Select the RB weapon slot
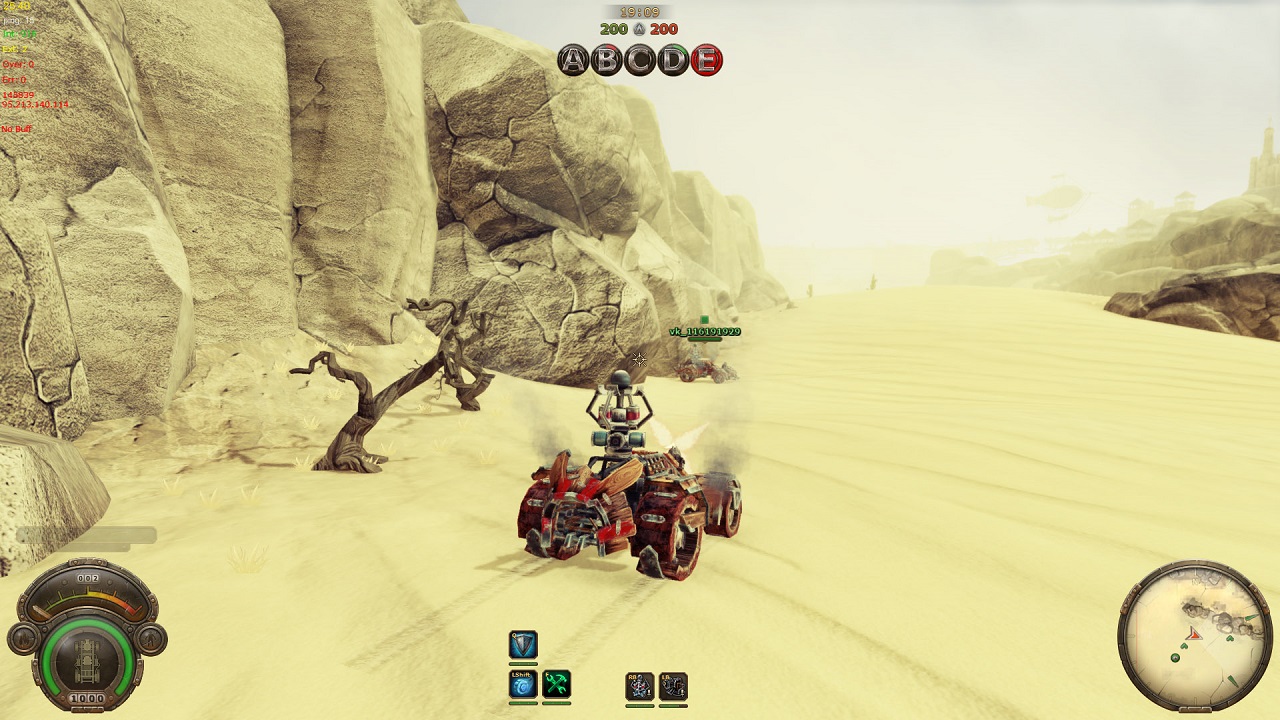 (639, 686)
